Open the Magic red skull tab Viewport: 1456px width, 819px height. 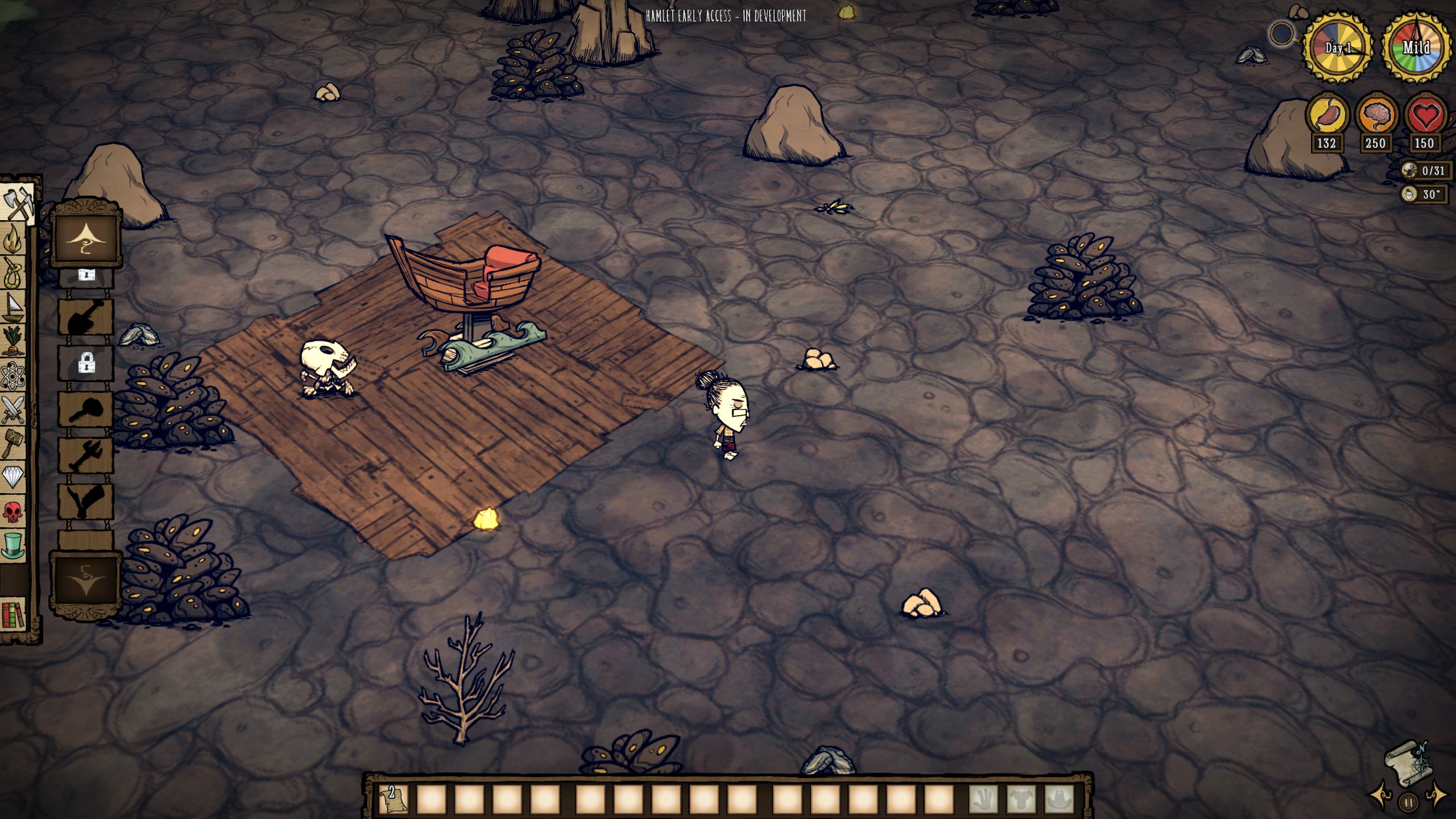coord(14,511)
